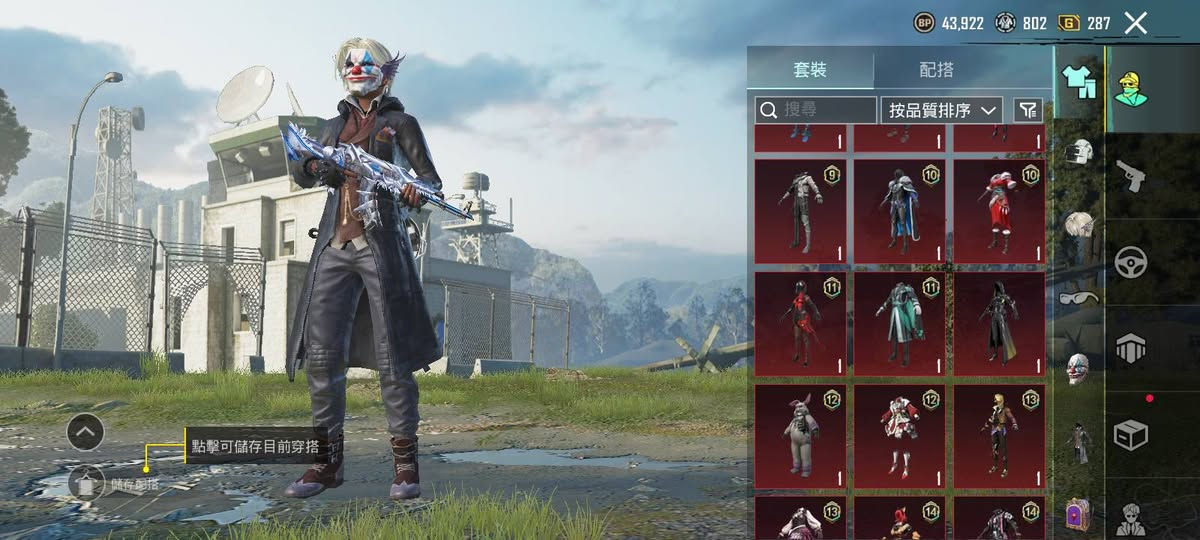Open the helmet subcategory

tap(1077, 153)
